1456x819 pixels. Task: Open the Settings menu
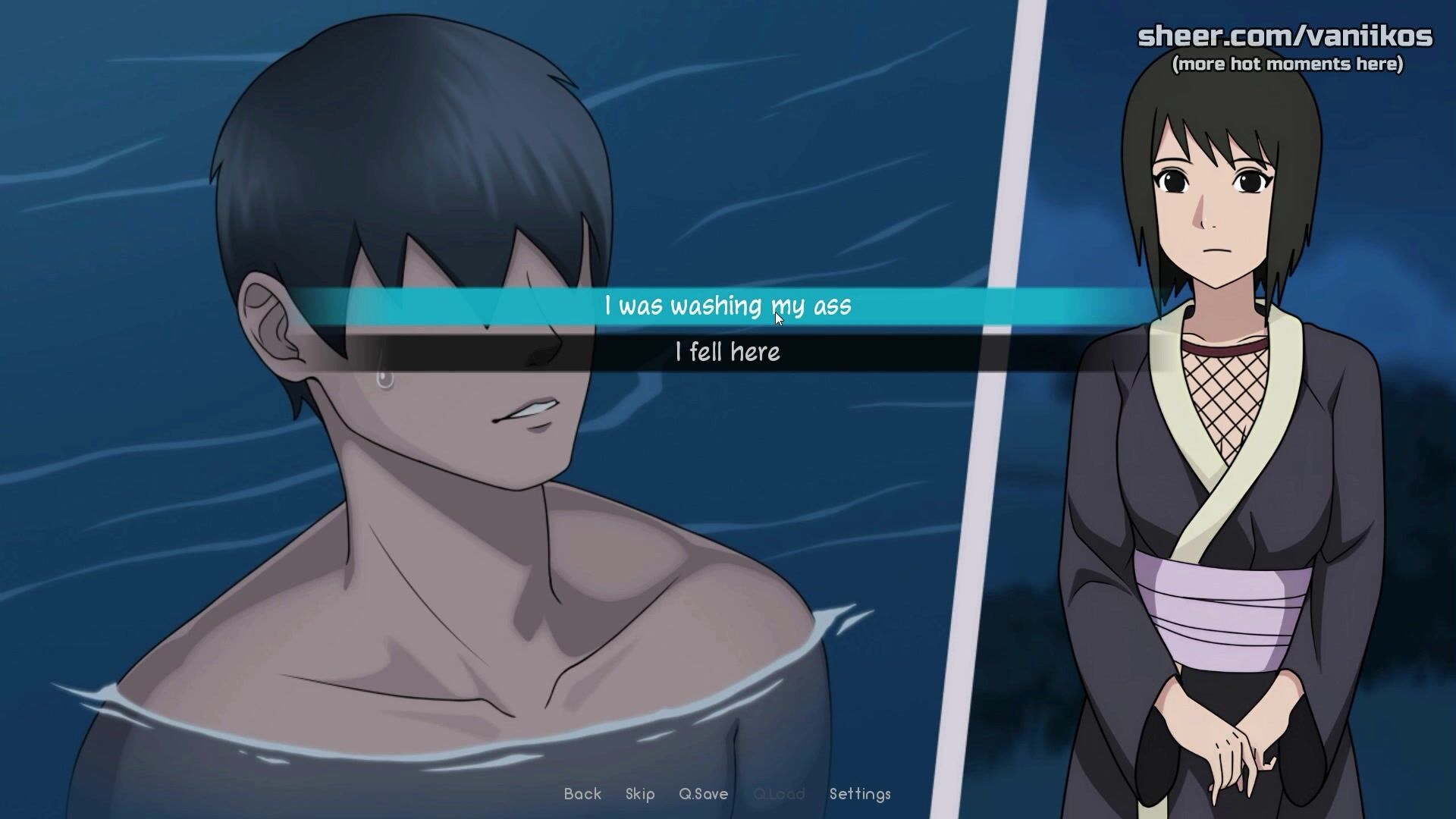pos(860,794)
